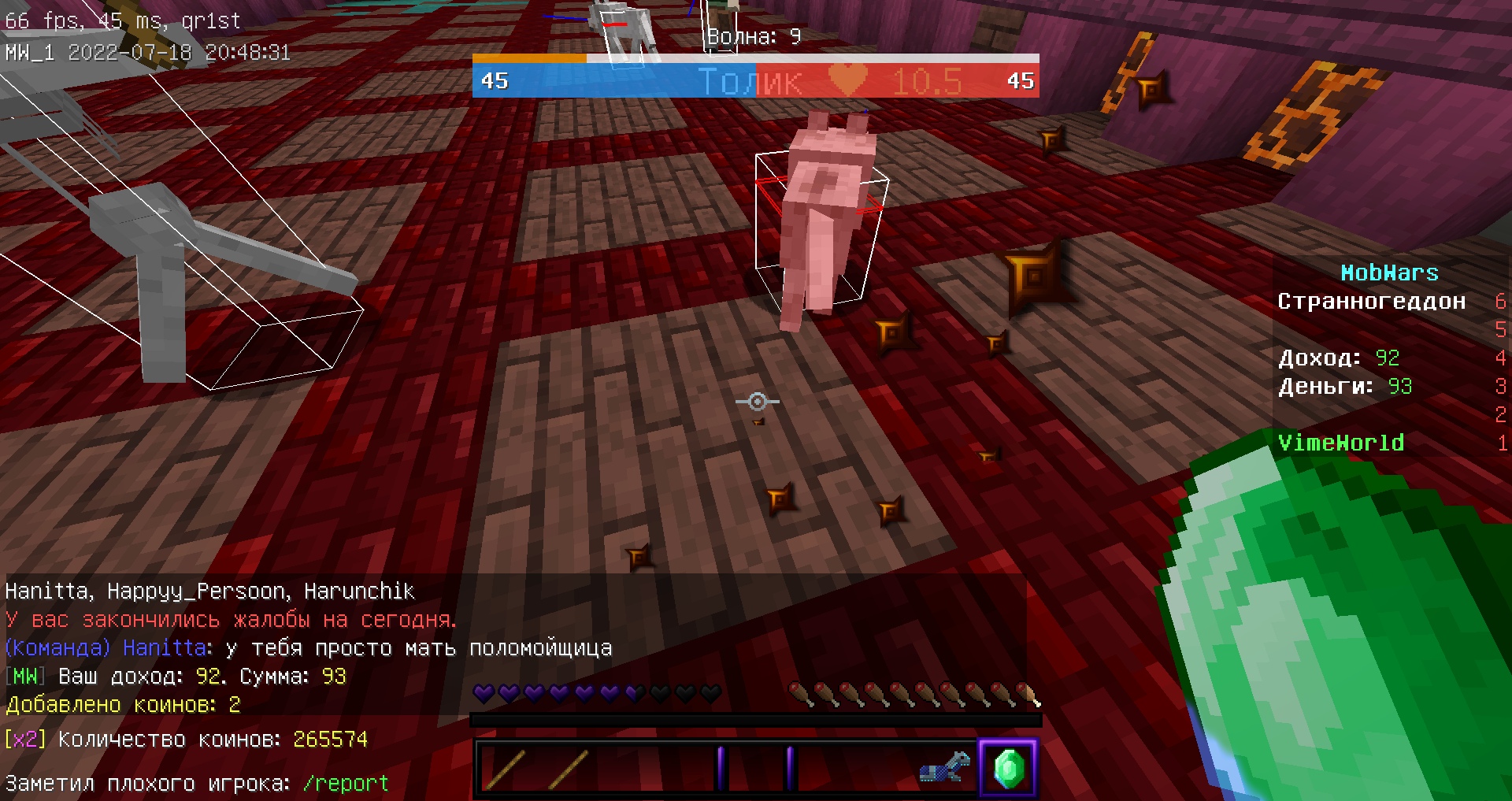Click the /report command link in chat
1512x801 pixels.
click(x=345, y=783)
